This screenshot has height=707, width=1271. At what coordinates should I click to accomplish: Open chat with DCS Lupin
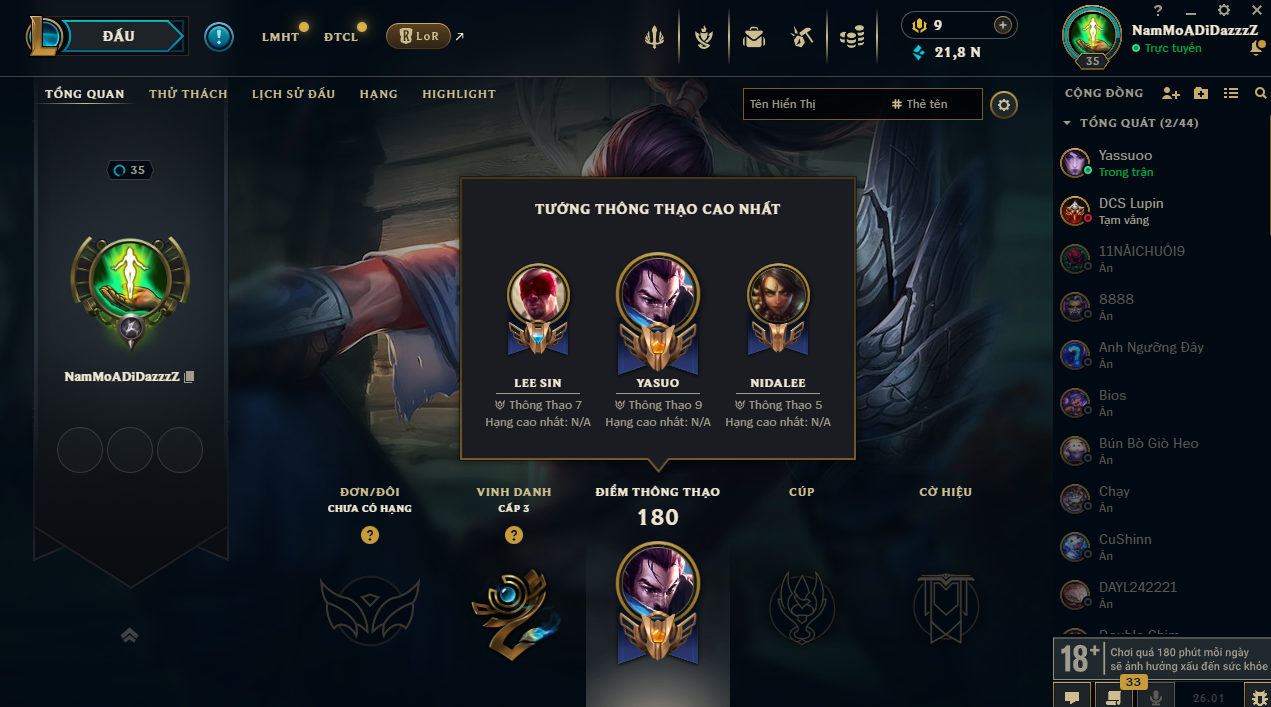point(1130,211)
